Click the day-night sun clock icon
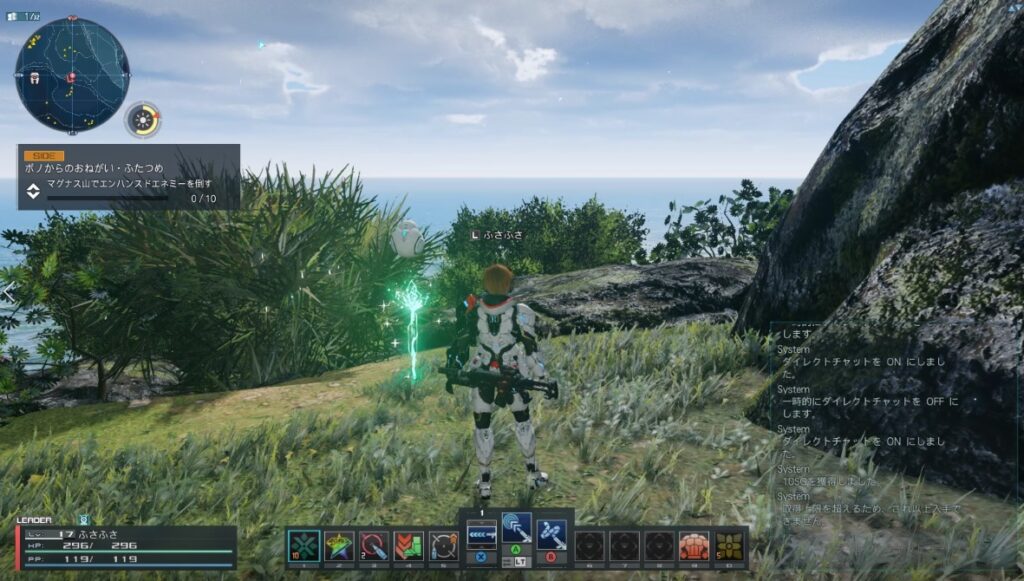Image resolution: width=1024 pixels, height=581 pixels. click(x=144, y=121)
